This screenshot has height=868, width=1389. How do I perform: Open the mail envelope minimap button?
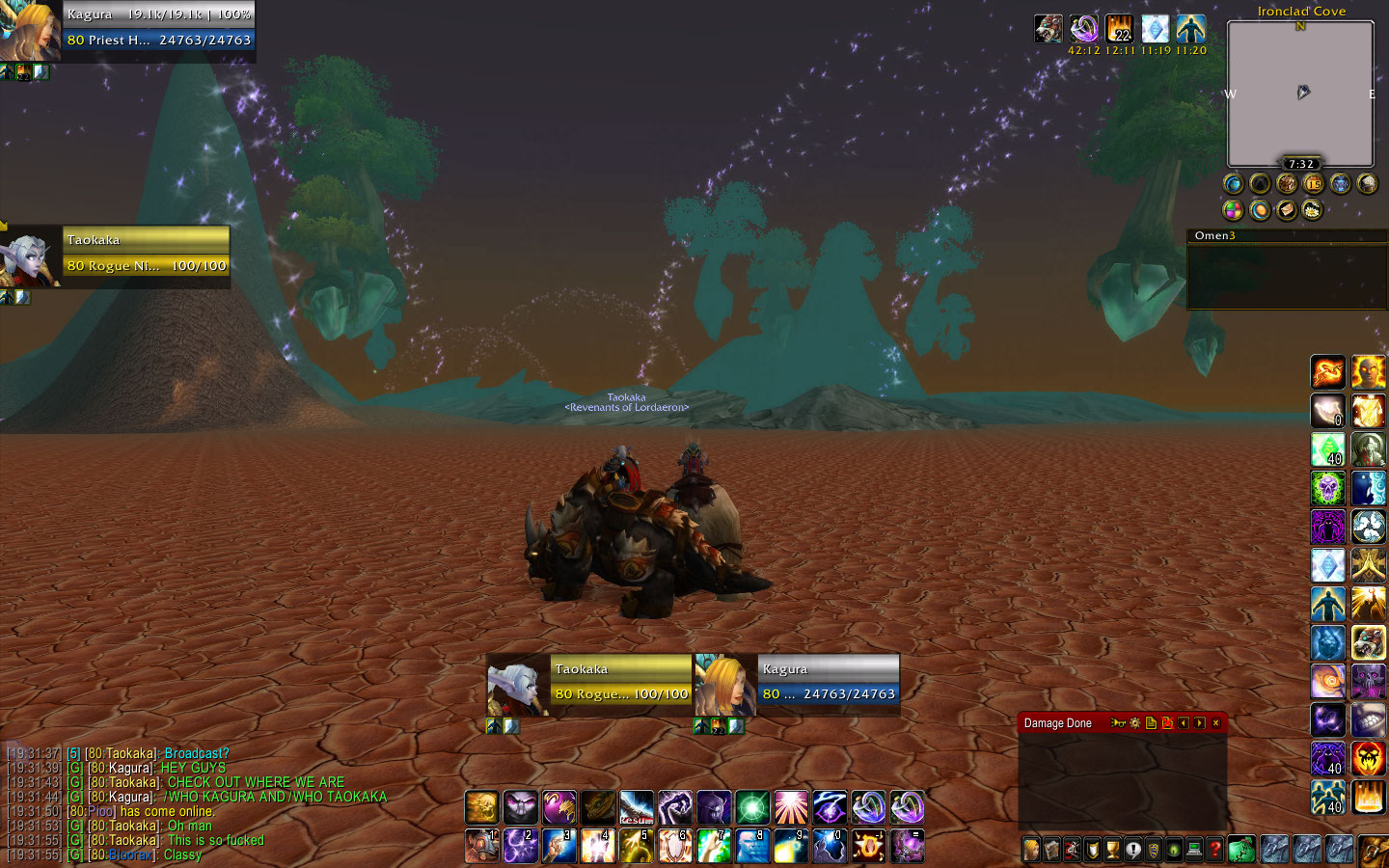pos(1286,209)
